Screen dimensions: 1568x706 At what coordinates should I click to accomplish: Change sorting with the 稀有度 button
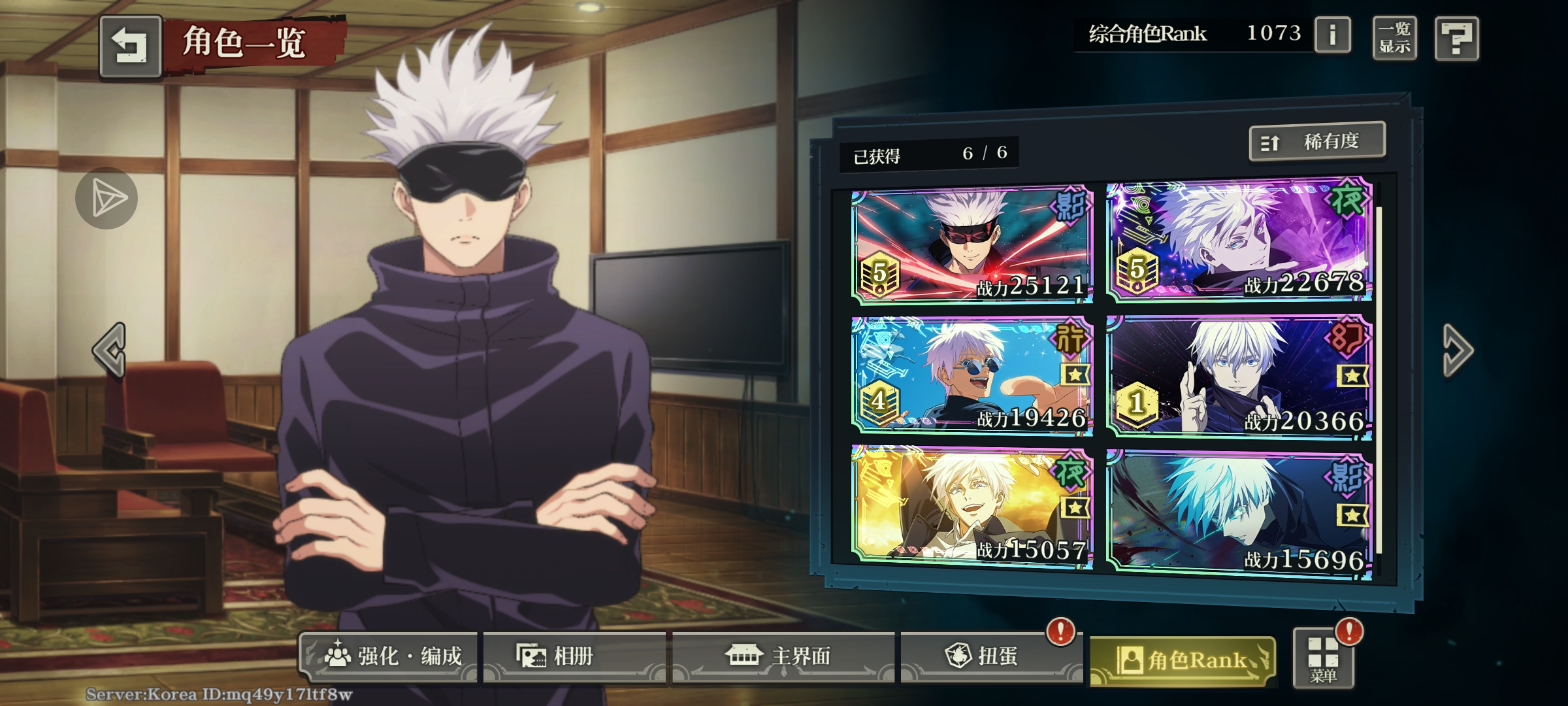(x=1316, y=141)
